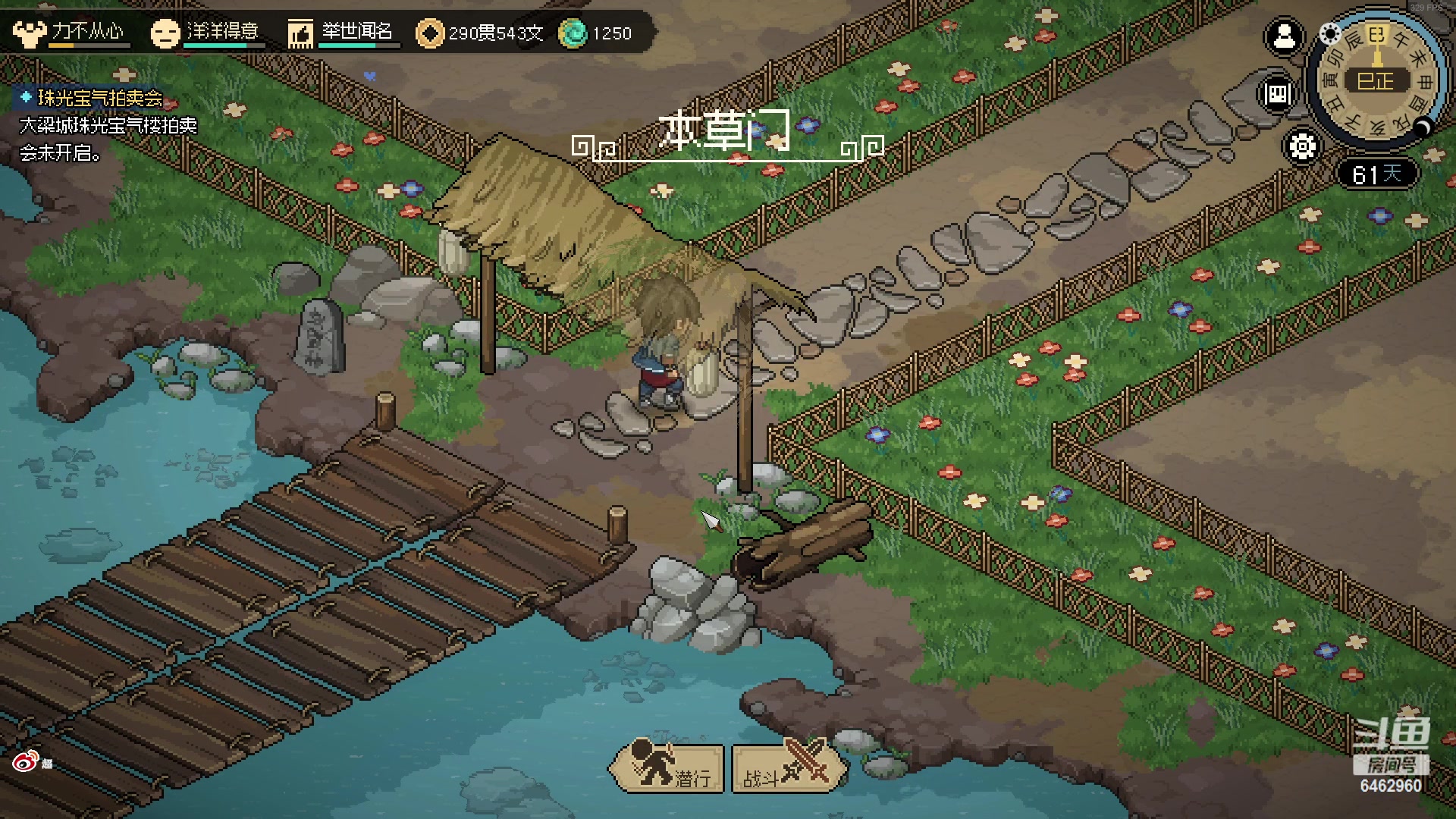Enter combat with the 战斗 button

point(789,767)
